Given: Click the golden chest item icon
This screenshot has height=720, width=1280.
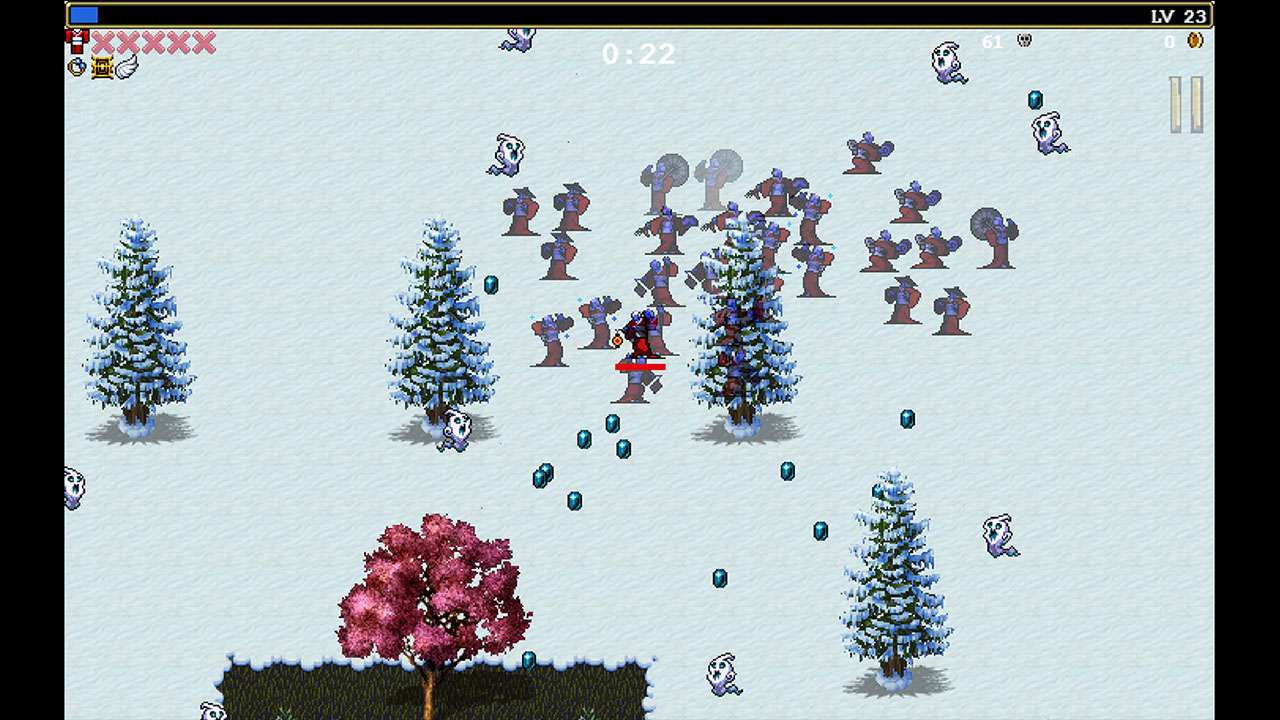Looking at the screenshot, I should click(100, 67).
